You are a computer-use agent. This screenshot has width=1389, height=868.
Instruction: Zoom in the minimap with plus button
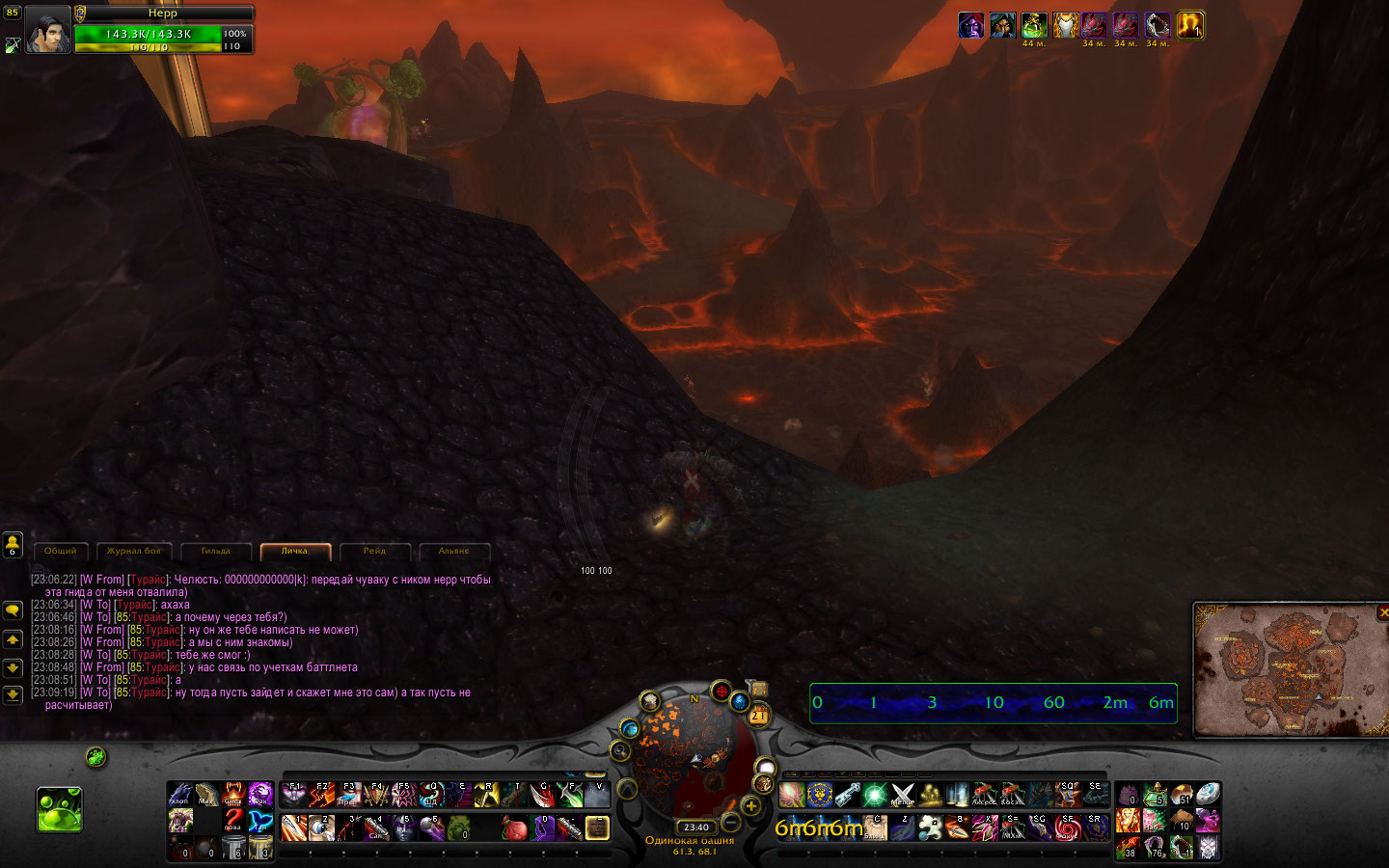click(750, 806)
